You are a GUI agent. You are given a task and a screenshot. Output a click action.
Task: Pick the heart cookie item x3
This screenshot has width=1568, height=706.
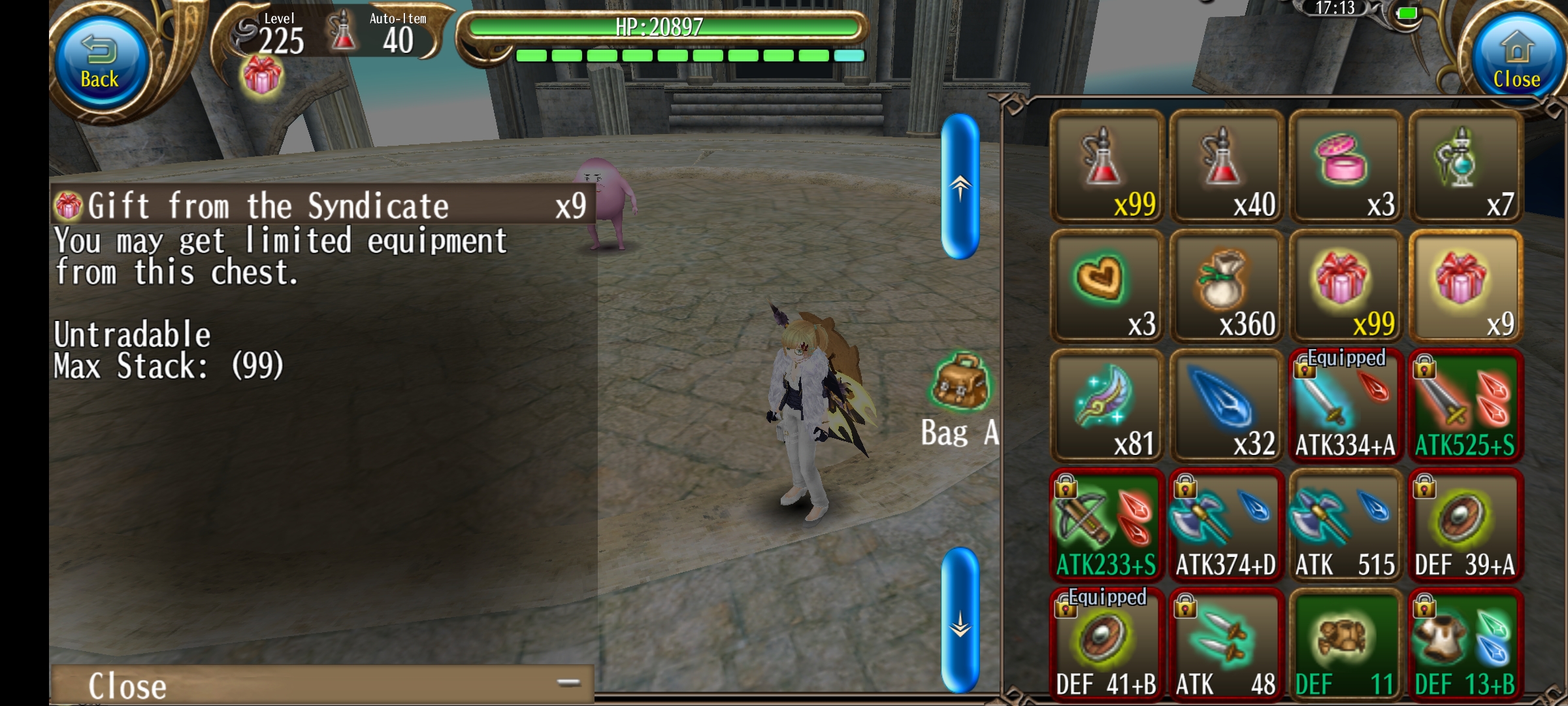[1107, 286]
